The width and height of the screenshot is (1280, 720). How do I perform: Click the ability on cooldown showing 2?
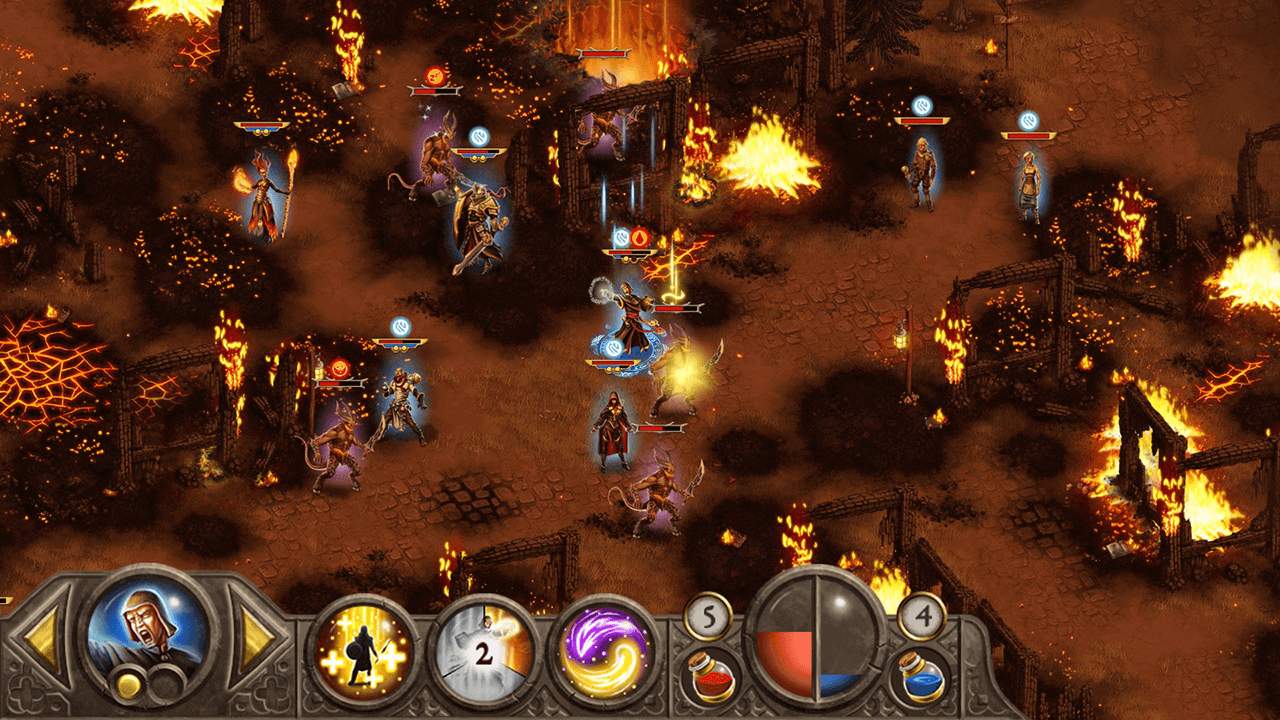(484, 652)
